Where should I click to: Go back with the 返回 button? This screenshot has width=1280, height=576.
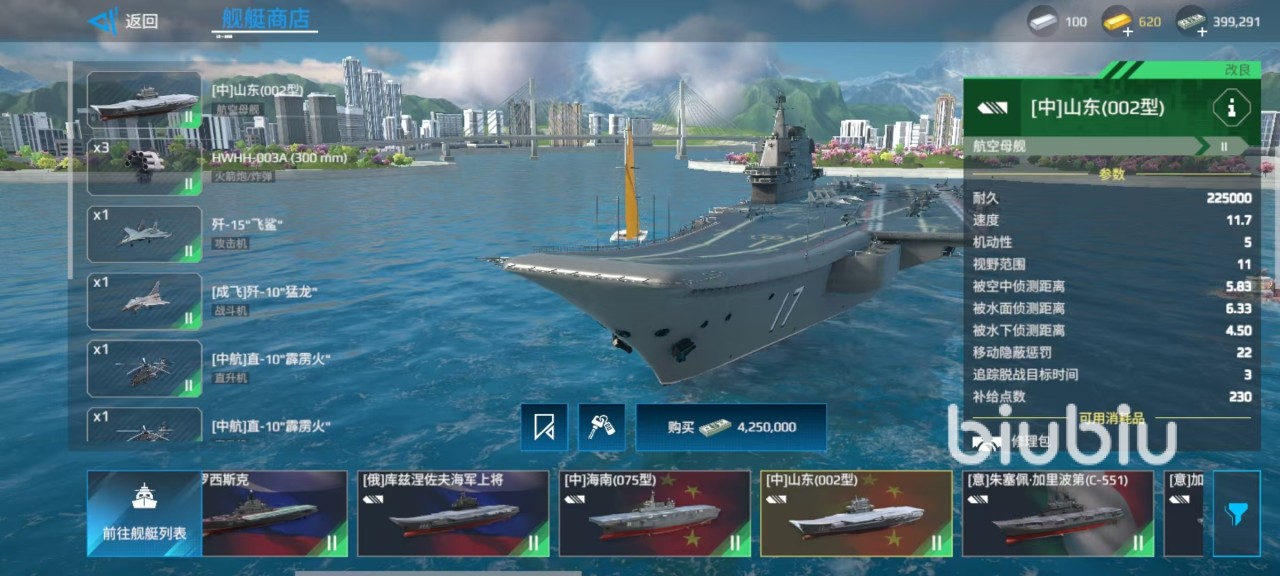tap(124, 21)
